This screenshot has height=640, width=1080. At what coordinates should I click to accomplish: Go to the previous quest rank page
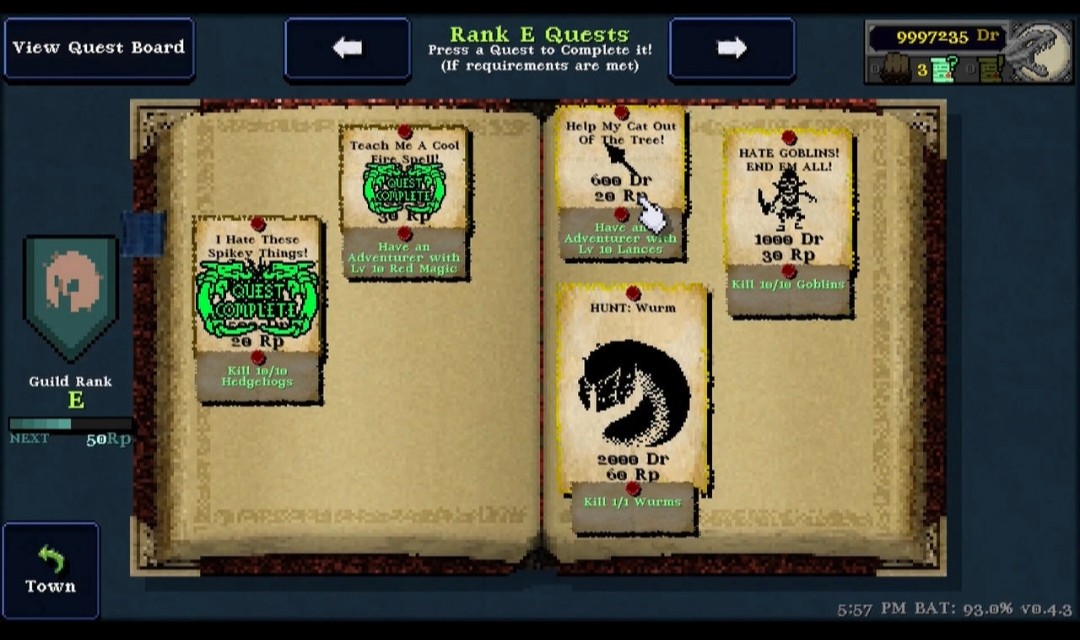347,48
